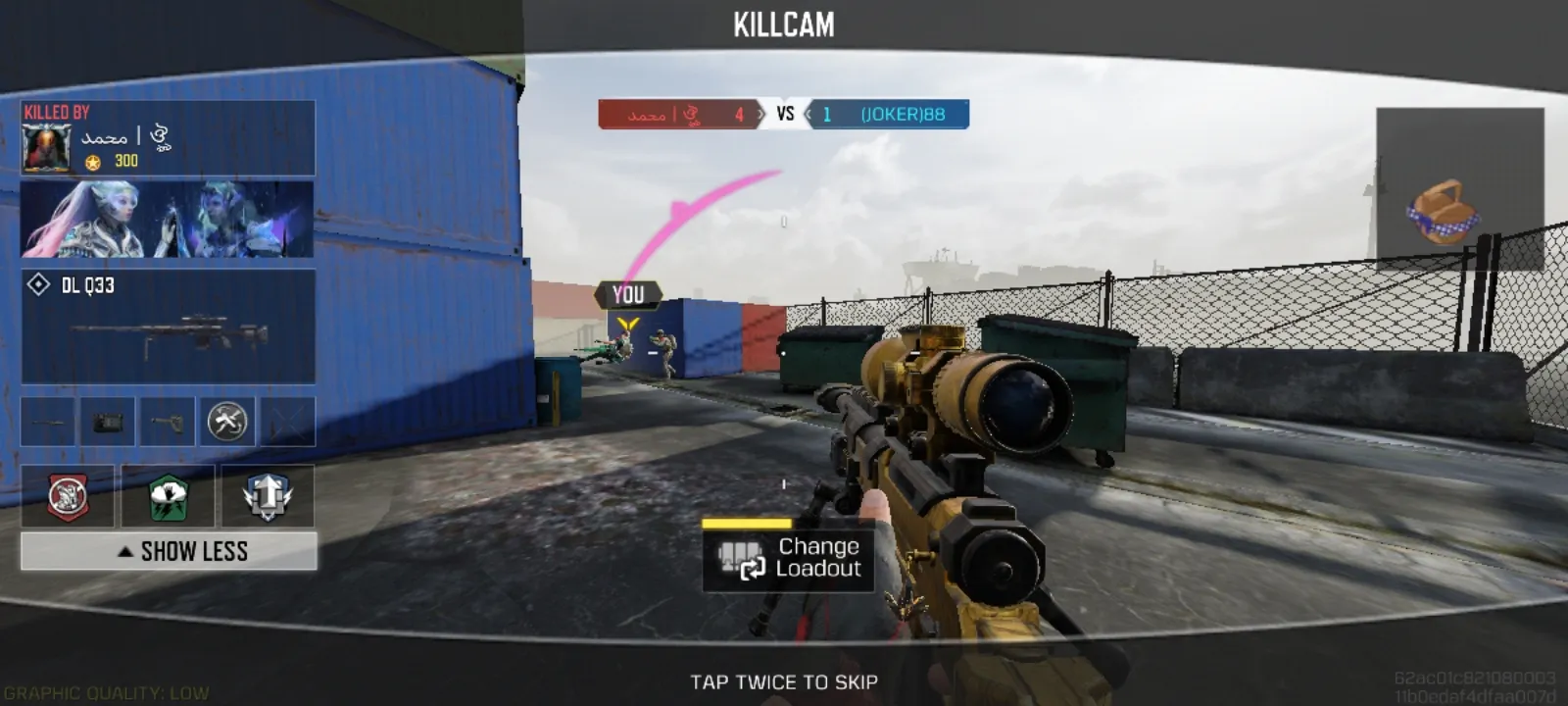This screenshot has width=1568, height=706.
Task: Click the killer's avatar portrait
Action: [46, 148]
